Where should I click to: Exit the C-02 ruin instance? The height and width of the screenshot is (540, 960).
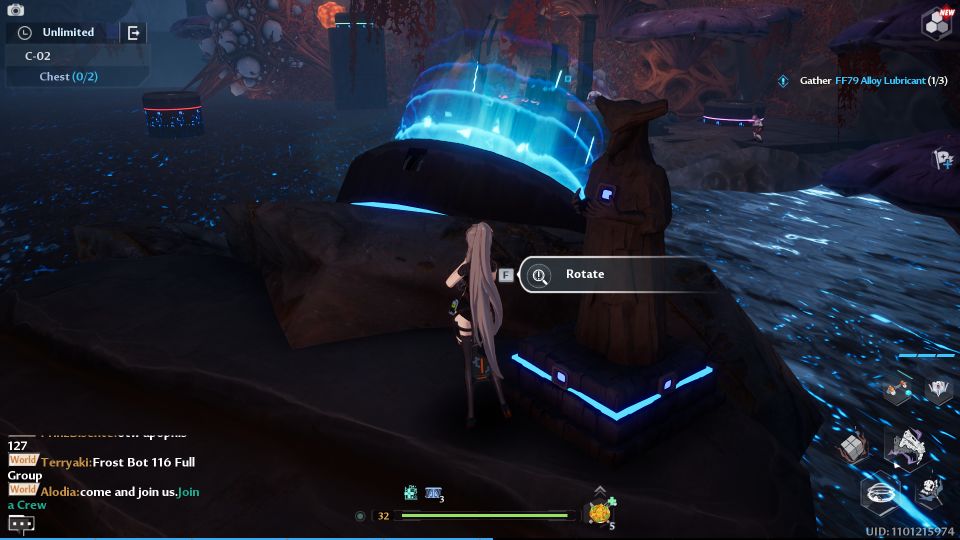(133, 33)
